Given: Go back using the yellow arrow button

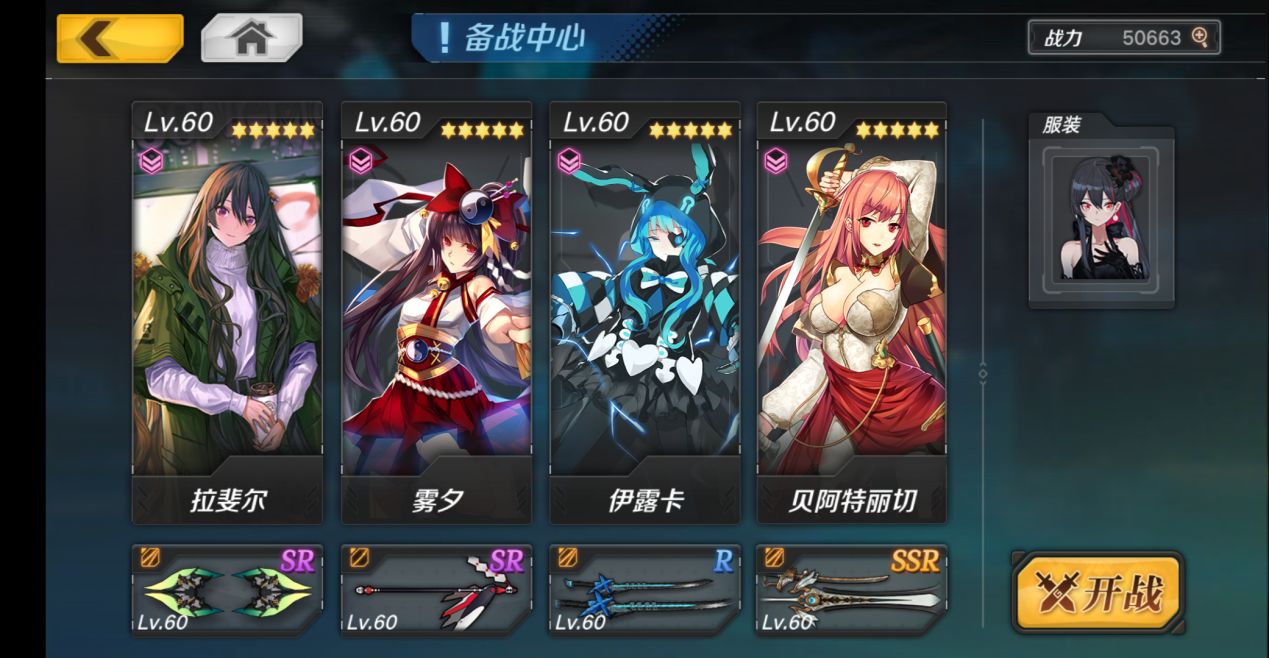Looking at the screenshot, I should 120,38.
